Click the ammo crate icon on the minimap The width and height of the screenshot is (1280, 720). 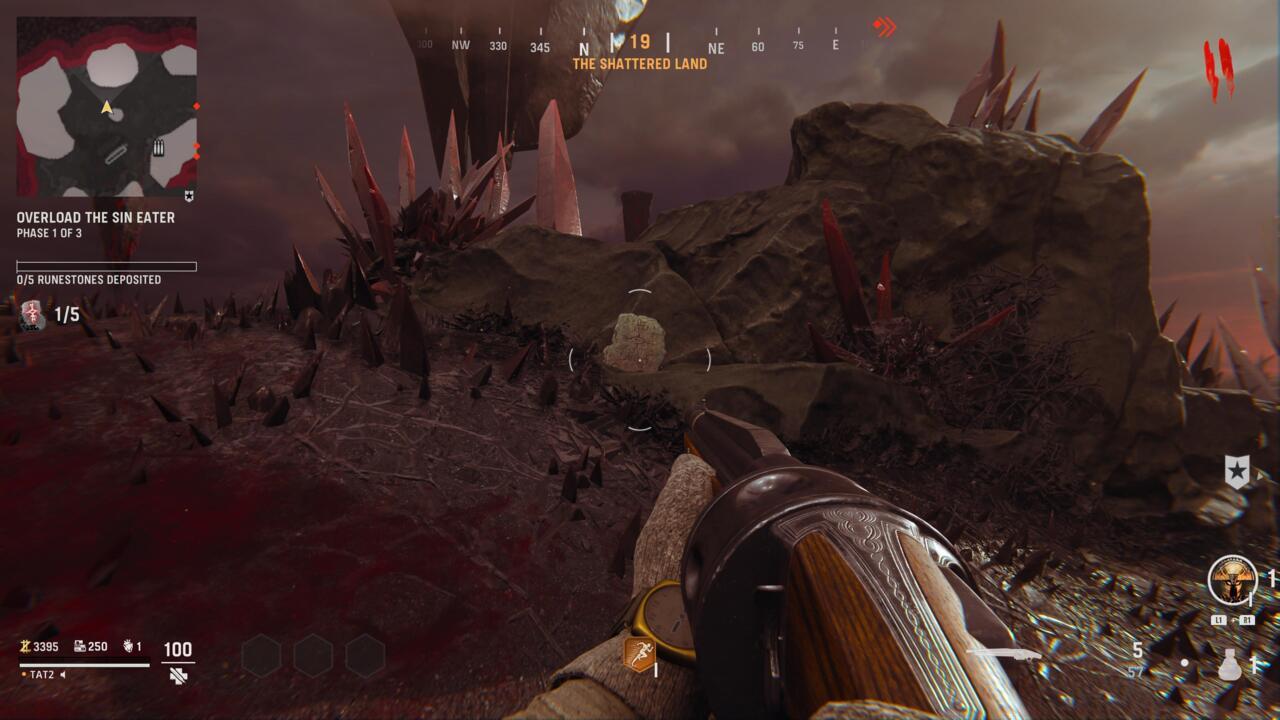point(158,148)
